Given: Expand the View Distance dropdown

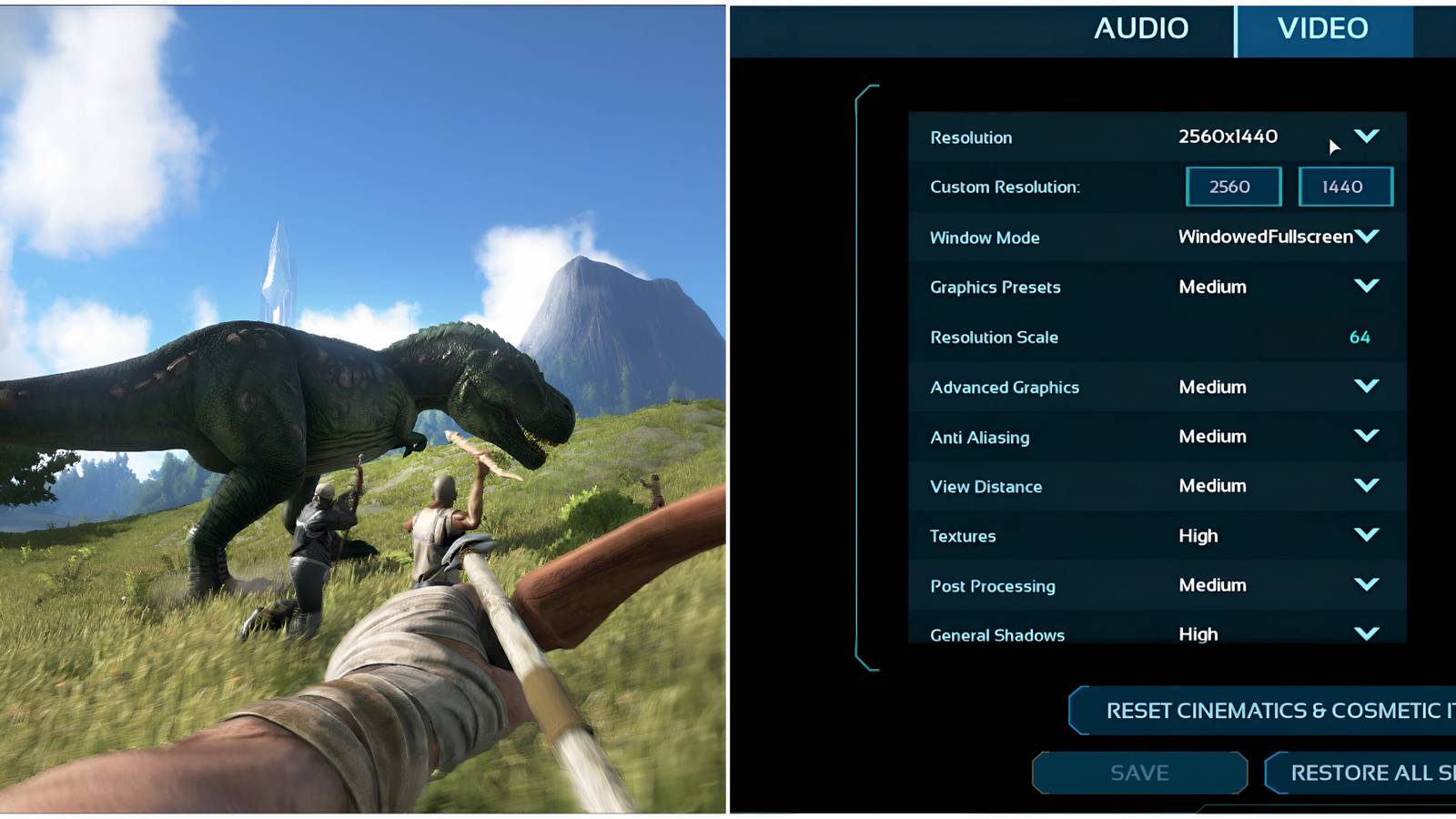Looking at the screenshot, I should [1368, 485].
